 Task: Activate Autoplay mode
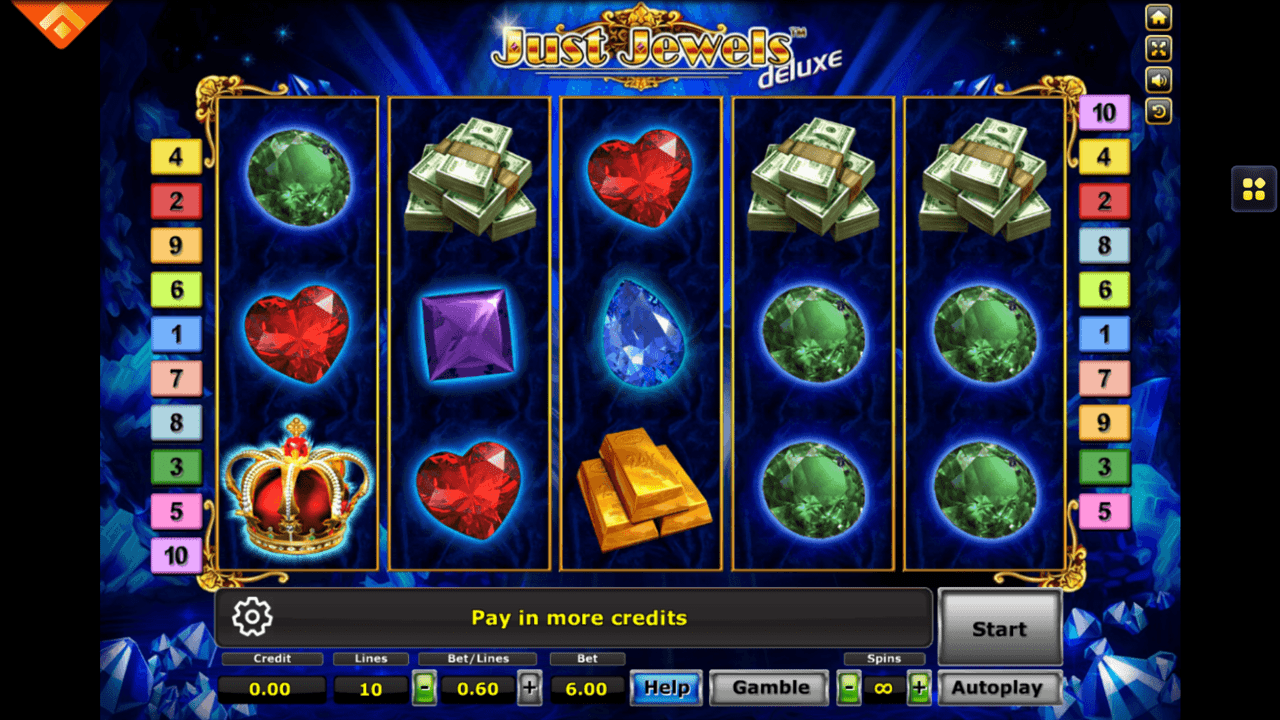[999, 688]
